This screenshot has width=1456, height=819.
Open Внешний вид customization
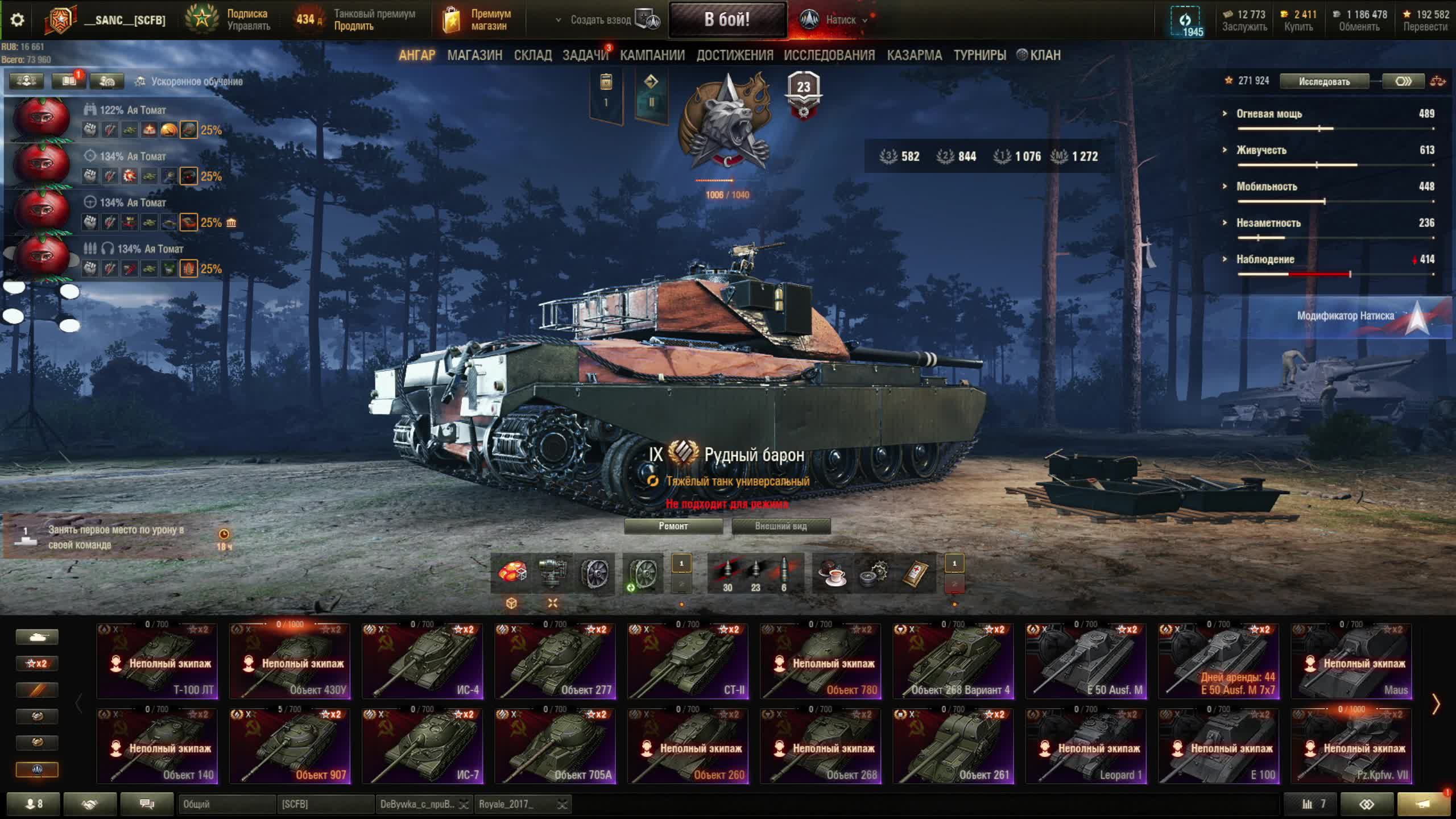point(780,526)
